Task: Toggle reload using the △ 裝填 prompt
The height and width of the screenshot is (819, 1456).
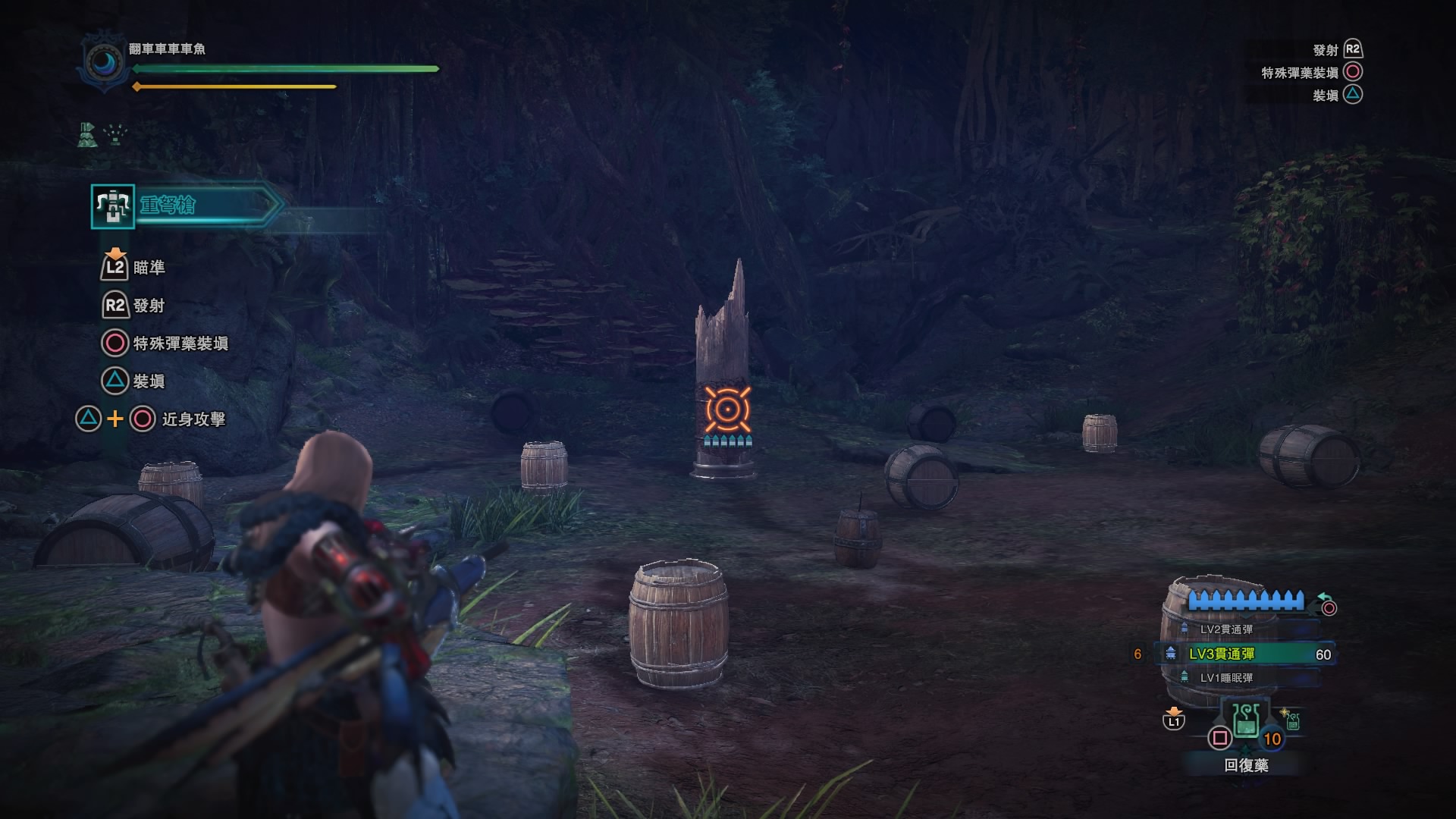Action: pos(115,381)
